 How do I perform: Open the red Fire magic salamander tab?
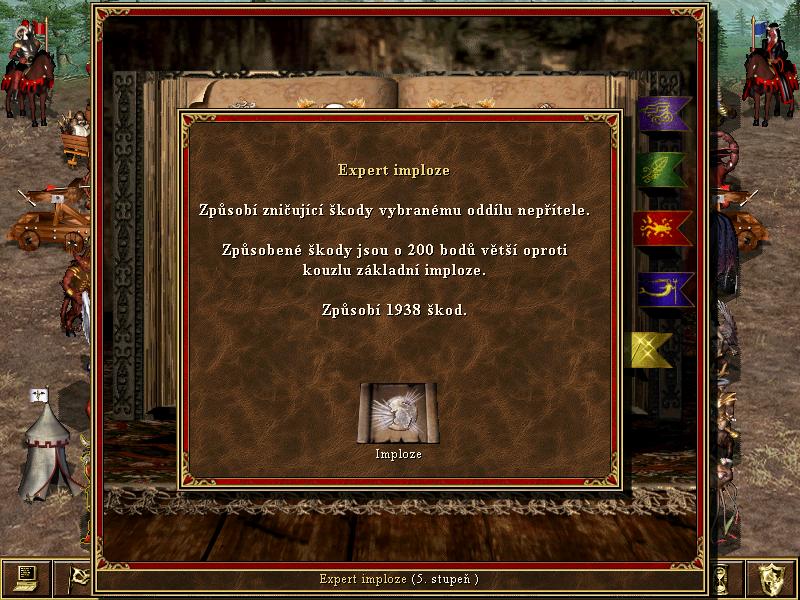[x=662, y=228]
